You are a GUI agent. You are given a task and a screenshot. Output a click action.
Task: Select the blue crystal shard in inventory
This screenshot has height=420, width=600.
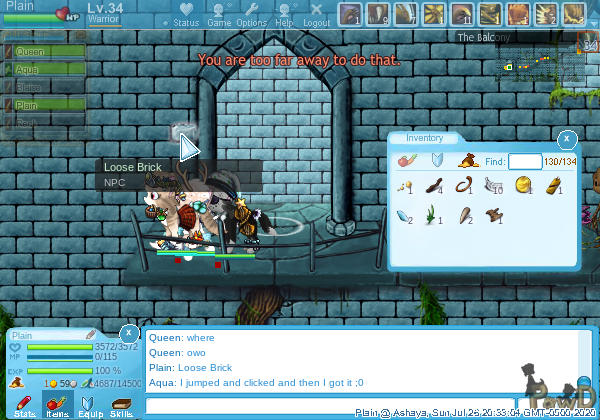(404, 214)
